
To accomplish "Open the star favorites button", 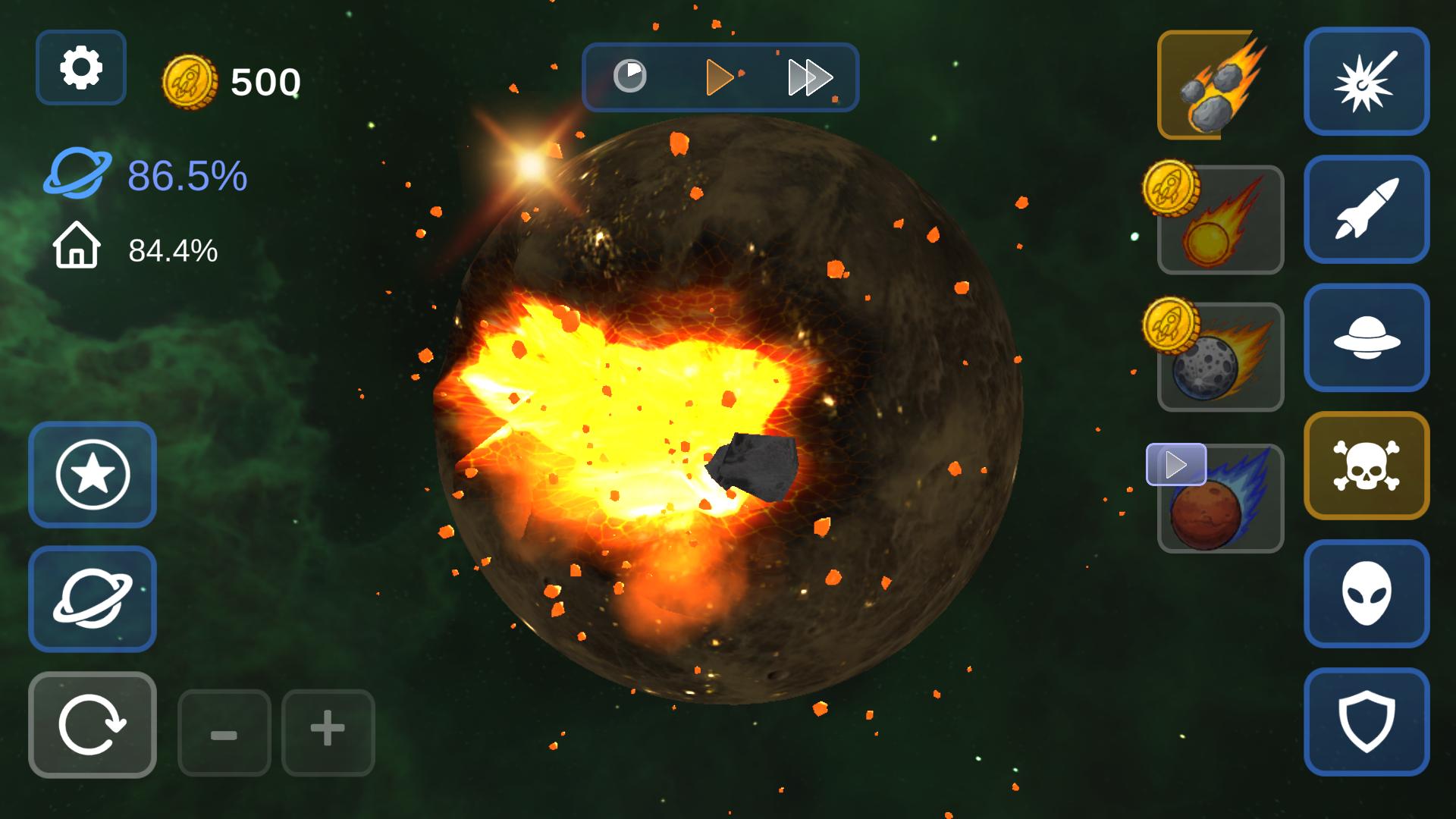I will click(93, 475).
